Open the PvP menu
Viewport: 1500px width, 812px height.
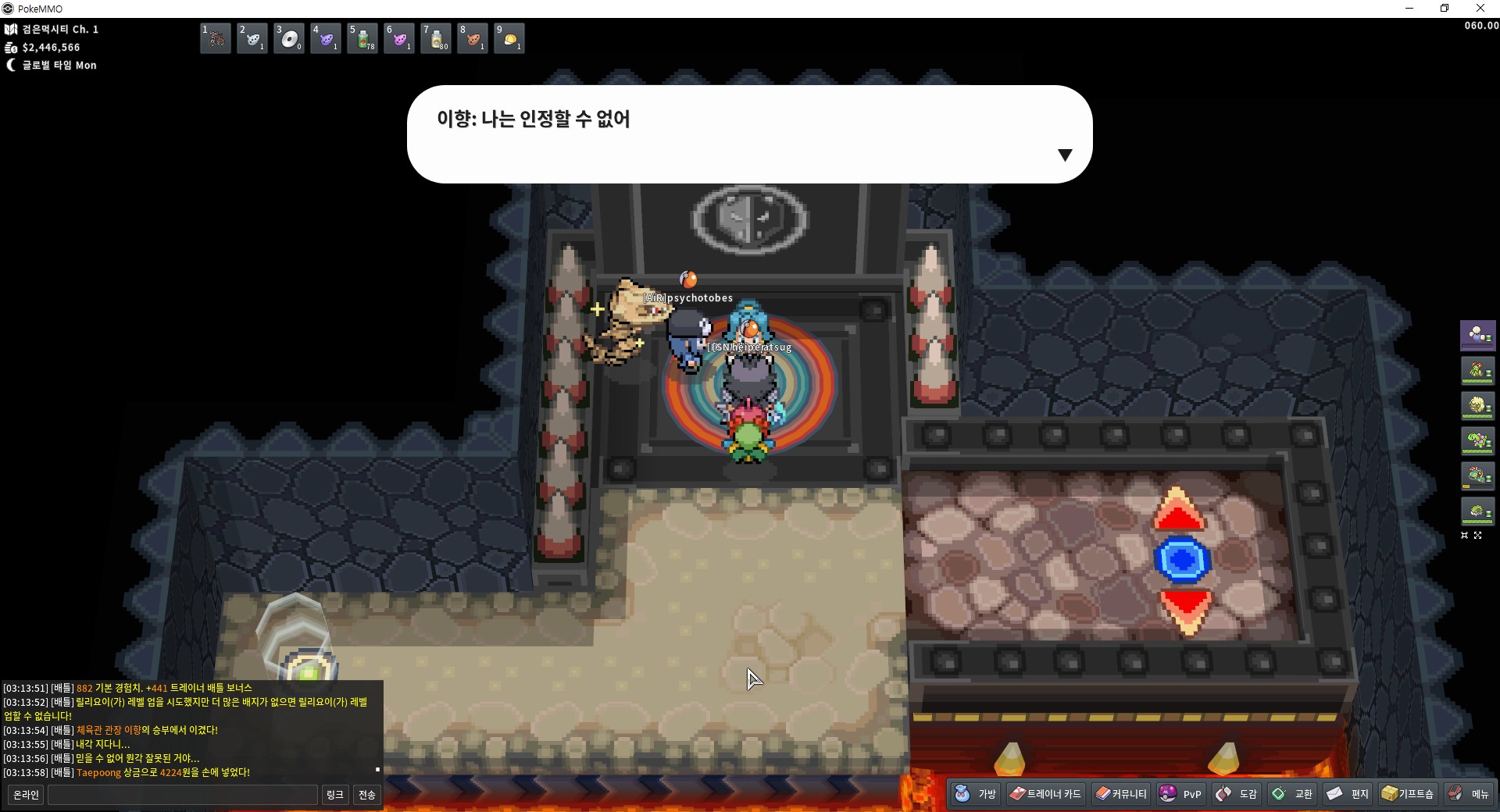1180,794
